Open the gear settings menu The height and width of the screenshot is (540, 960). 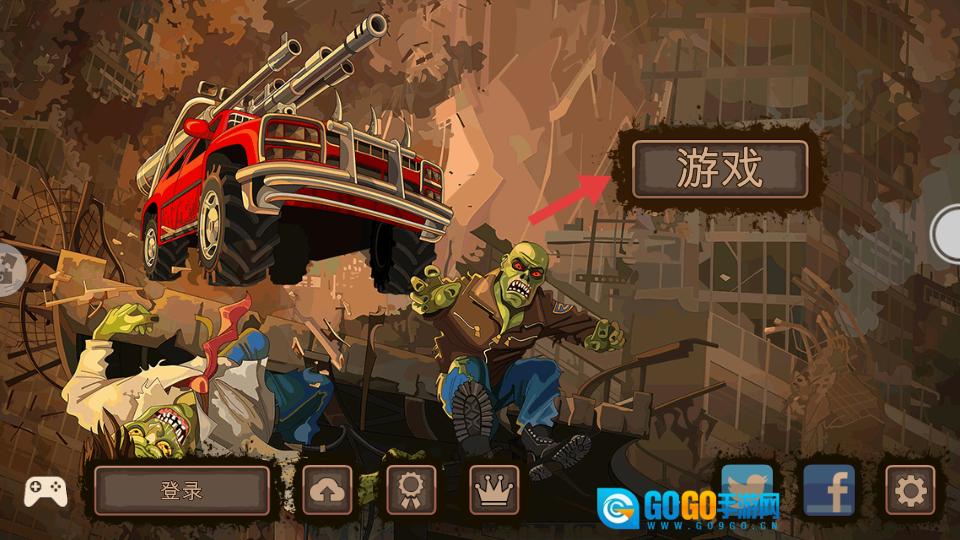[x=910, y=490]
